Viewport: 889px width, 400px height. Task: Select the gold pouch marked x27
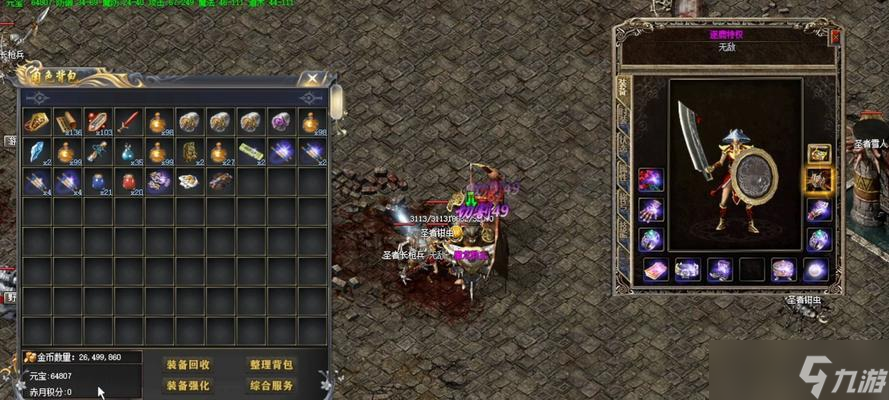[x=220, y=152]
